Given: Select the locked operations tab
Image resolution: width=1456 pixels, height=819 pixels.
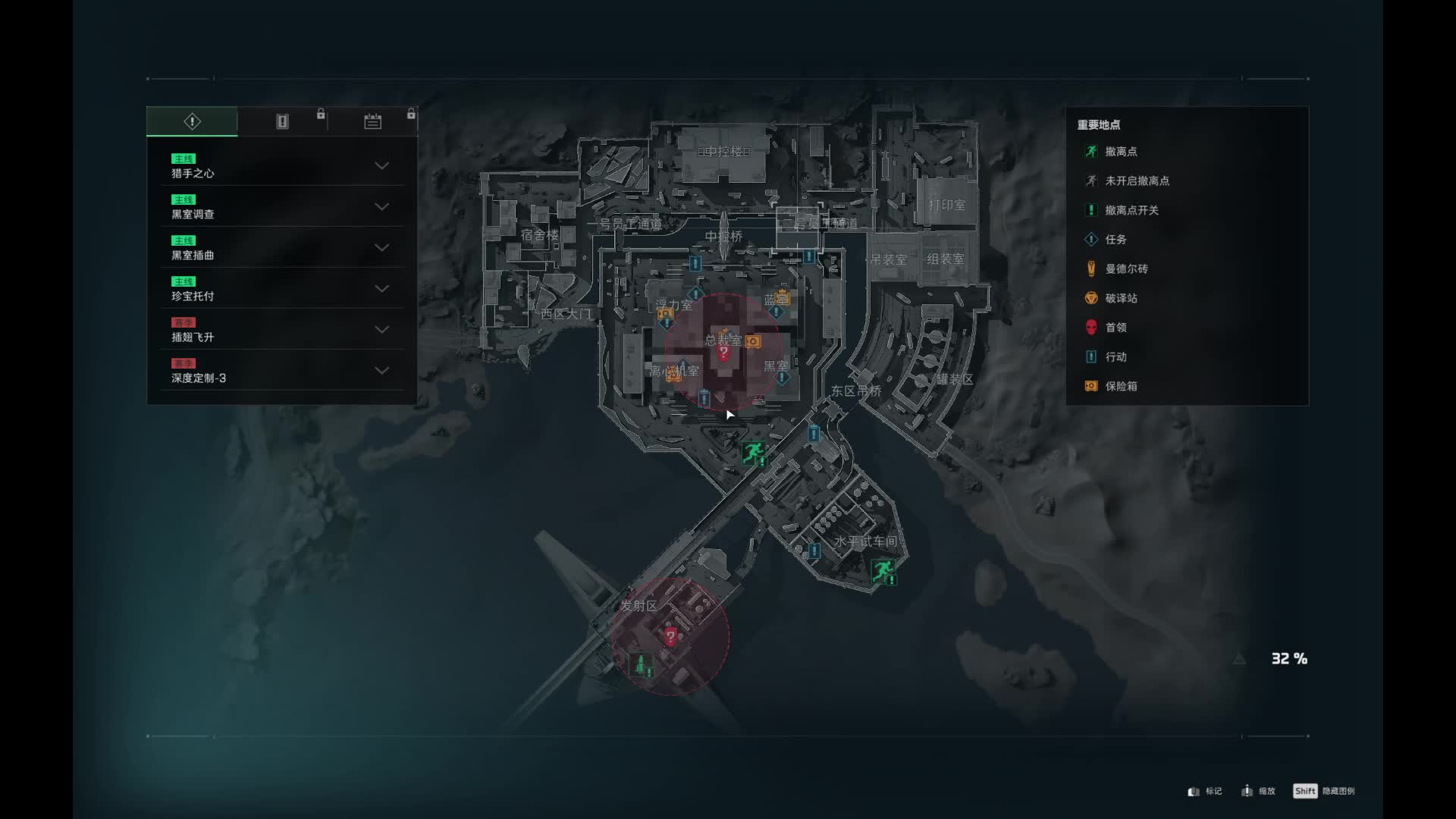Looking at the screenshot, I should click(x=282, y=121).
